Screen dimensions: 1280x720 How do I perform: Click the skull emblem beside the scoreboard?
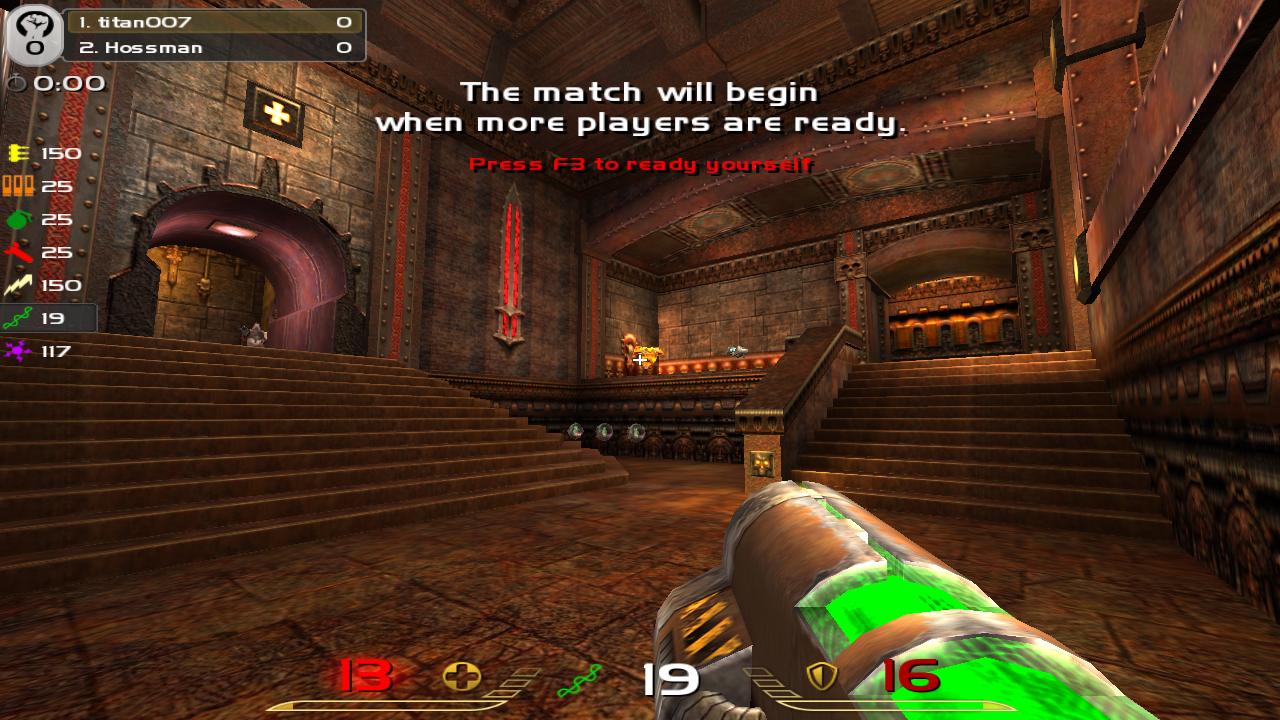[34, 34]
